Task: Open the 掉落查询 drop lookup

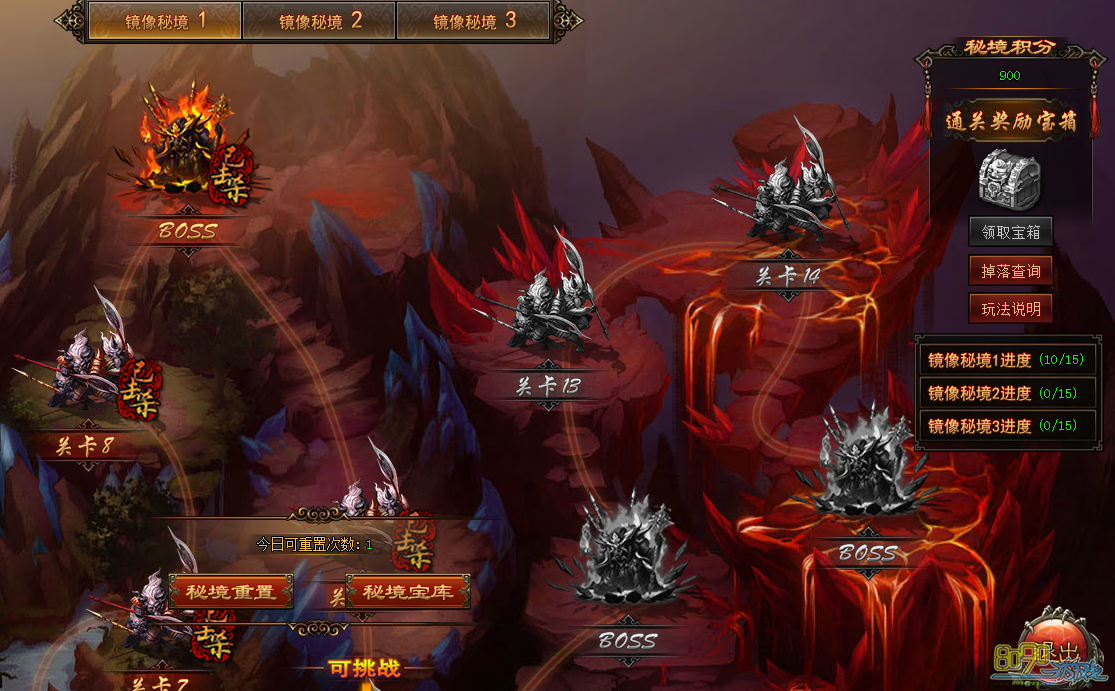Action: click(1010, 271)
